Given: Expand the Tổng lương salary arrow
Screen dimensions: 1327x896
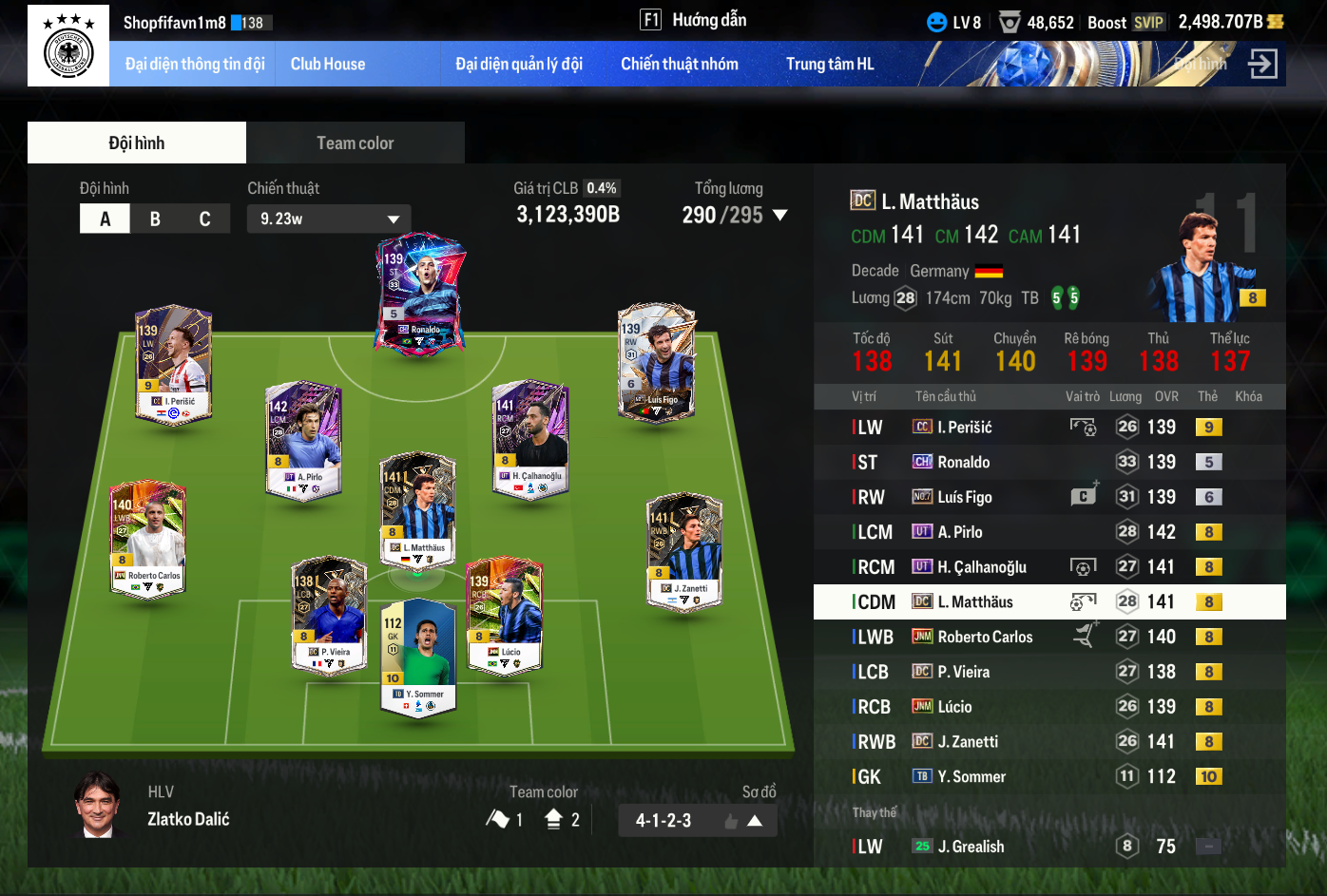Looking at the screenshot, I should (x=780, y=216).
